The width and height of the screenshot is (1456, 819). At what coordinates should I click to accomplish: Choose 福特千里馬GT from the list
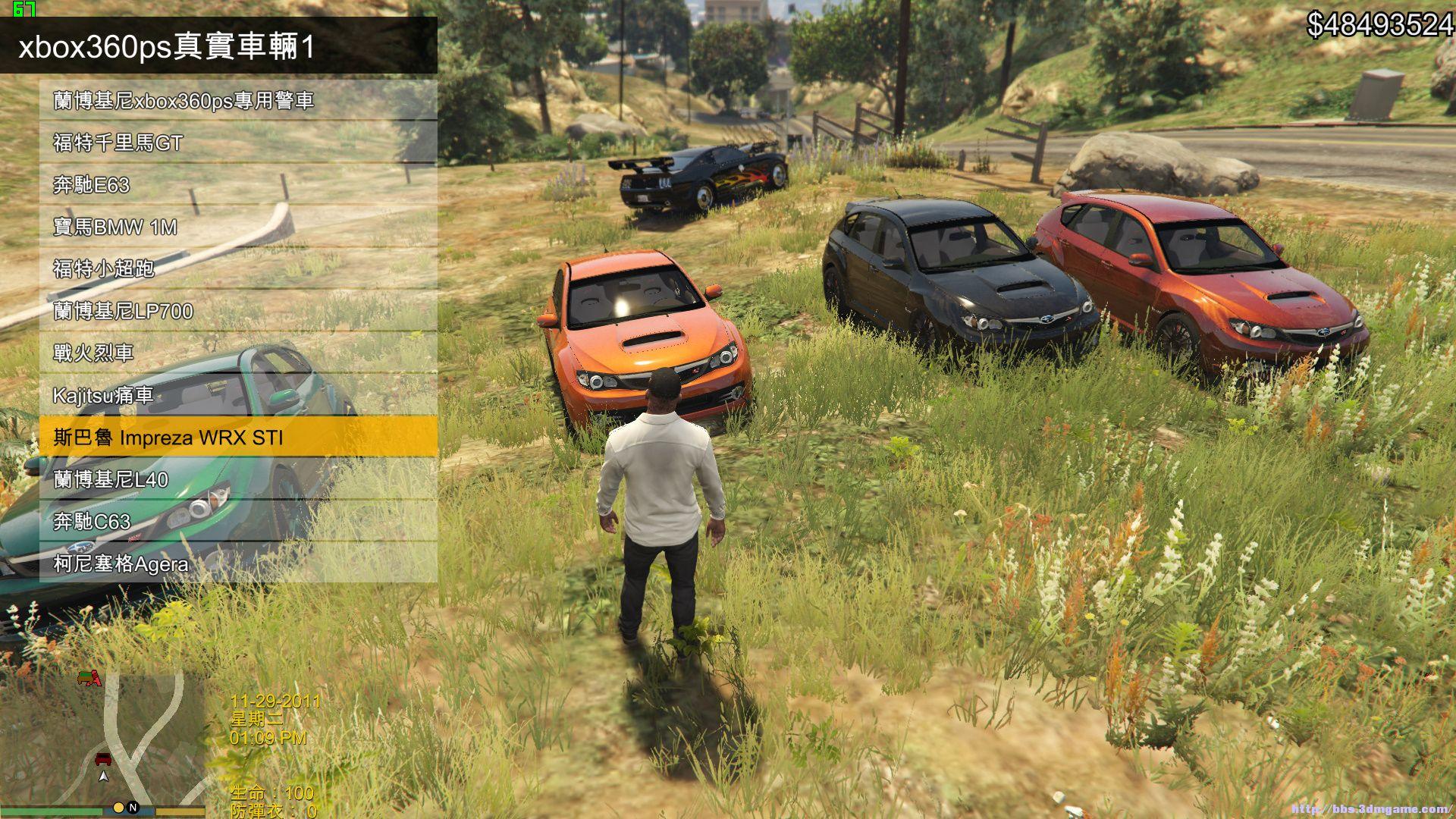tap(238, 143)
